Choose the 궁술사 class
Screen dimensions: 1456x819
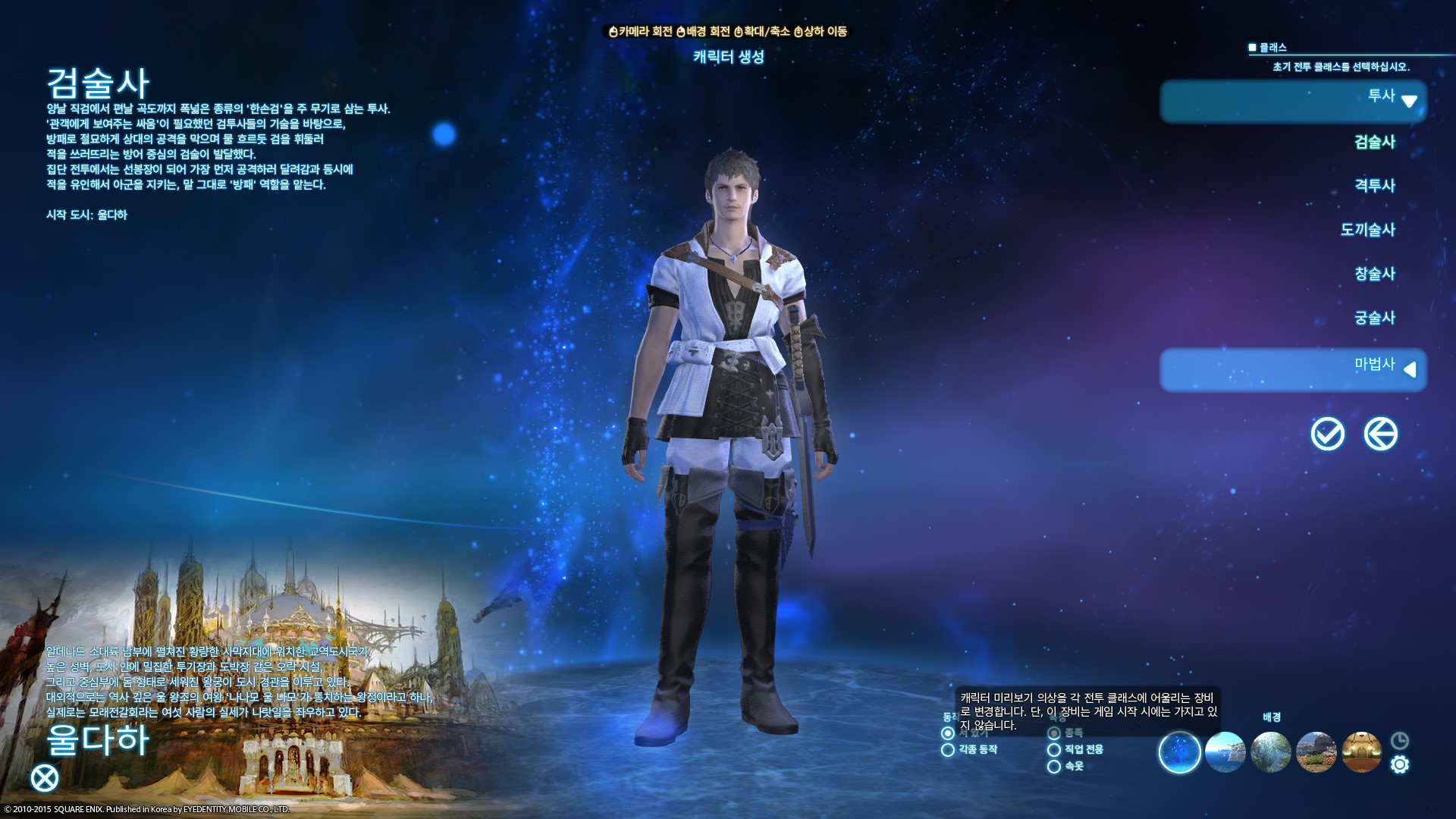pyautogui.click(x=1374, y=318)
